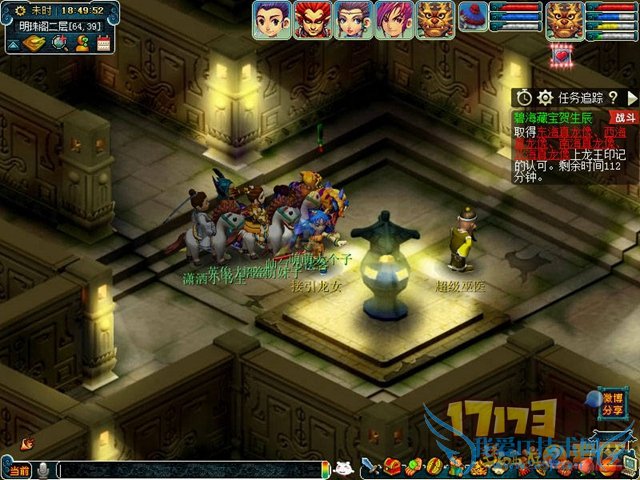This screenshot has height=480, width=640.
Task: Select the pink-haired teammate portrait
Action: pos(391,18)
